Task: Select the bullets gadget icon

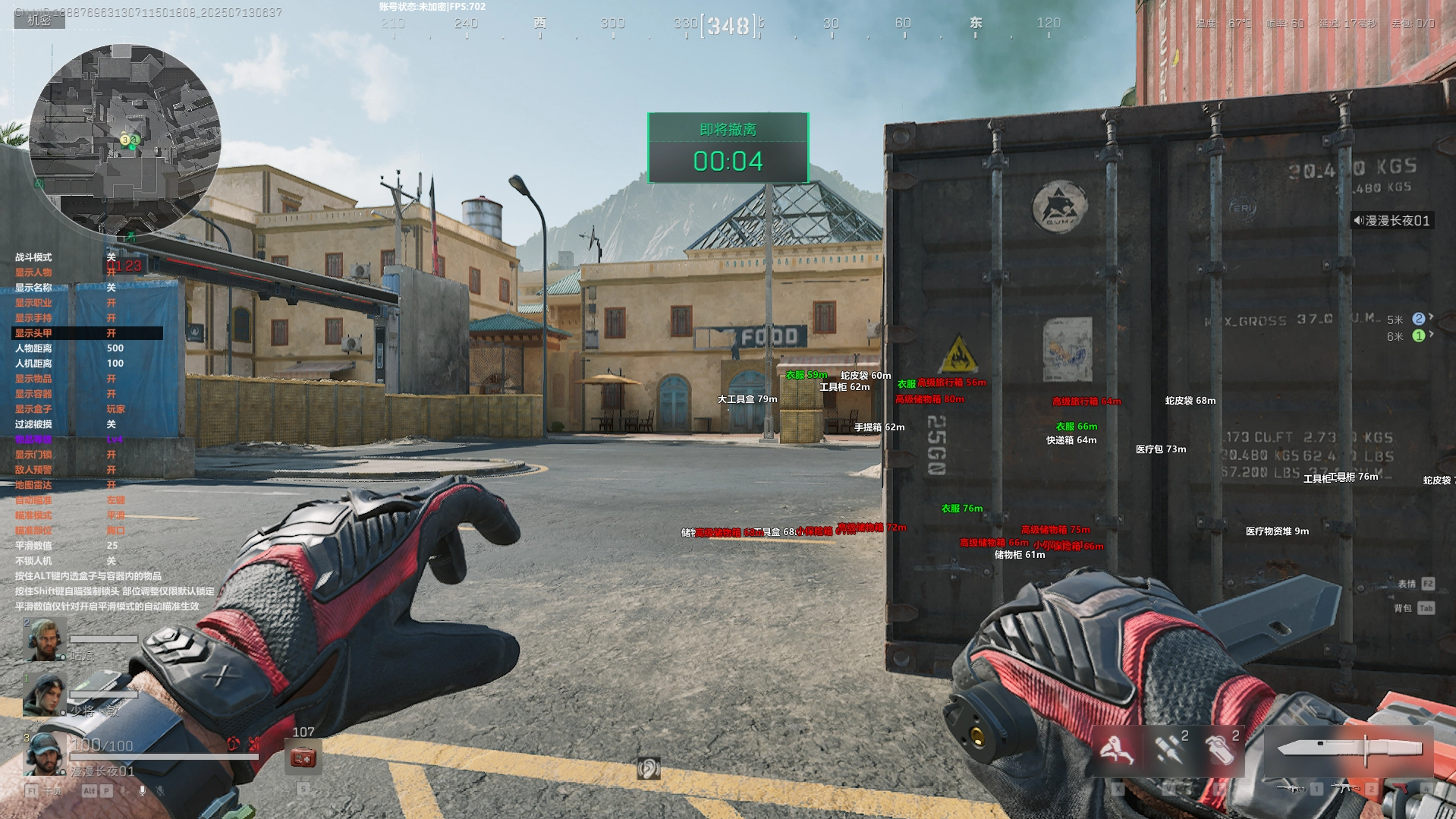Action: [x=1168, y=749]
